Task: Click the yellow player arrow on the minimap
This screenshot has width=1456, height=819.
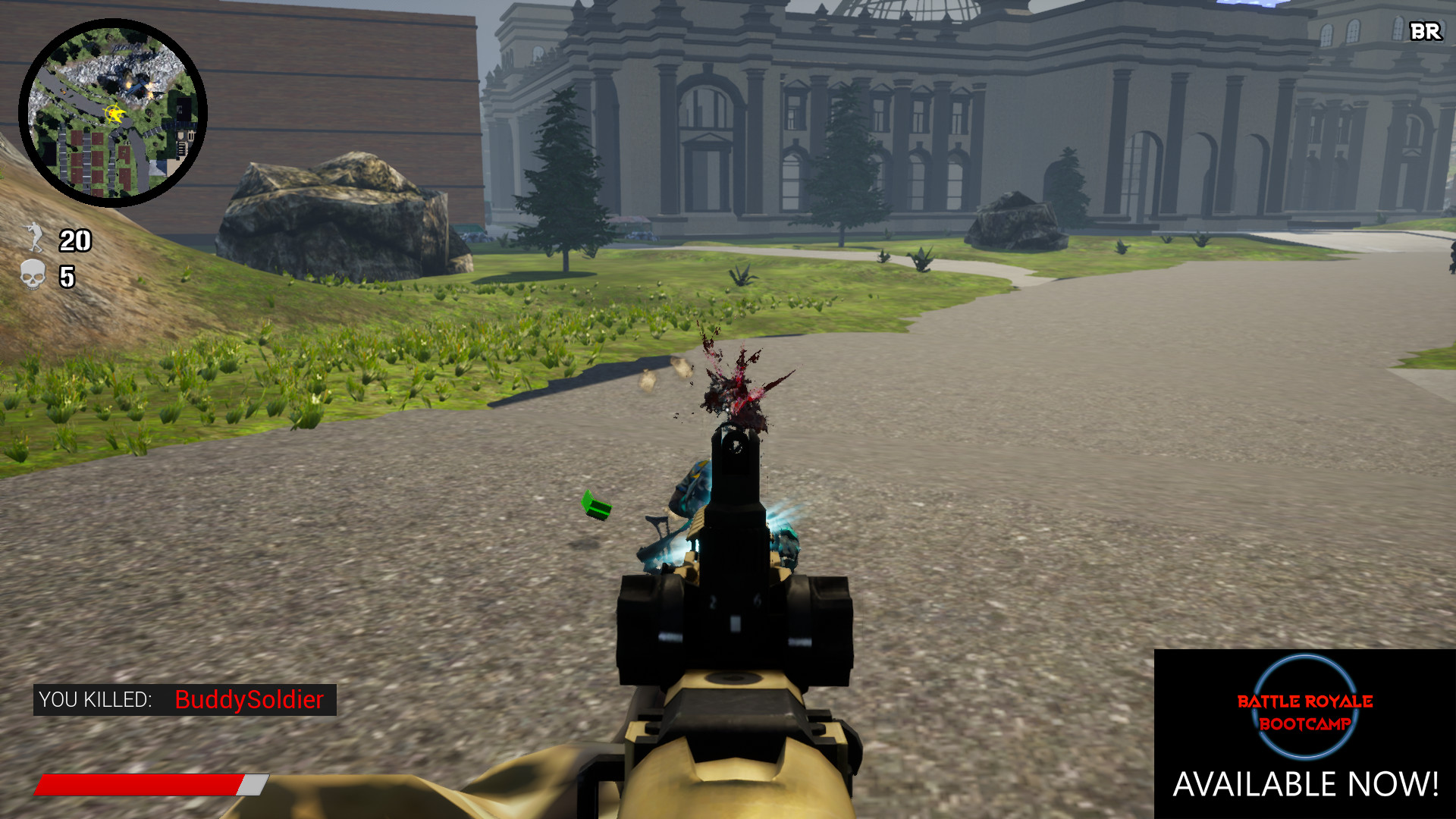Action: [x=114, y=114]
